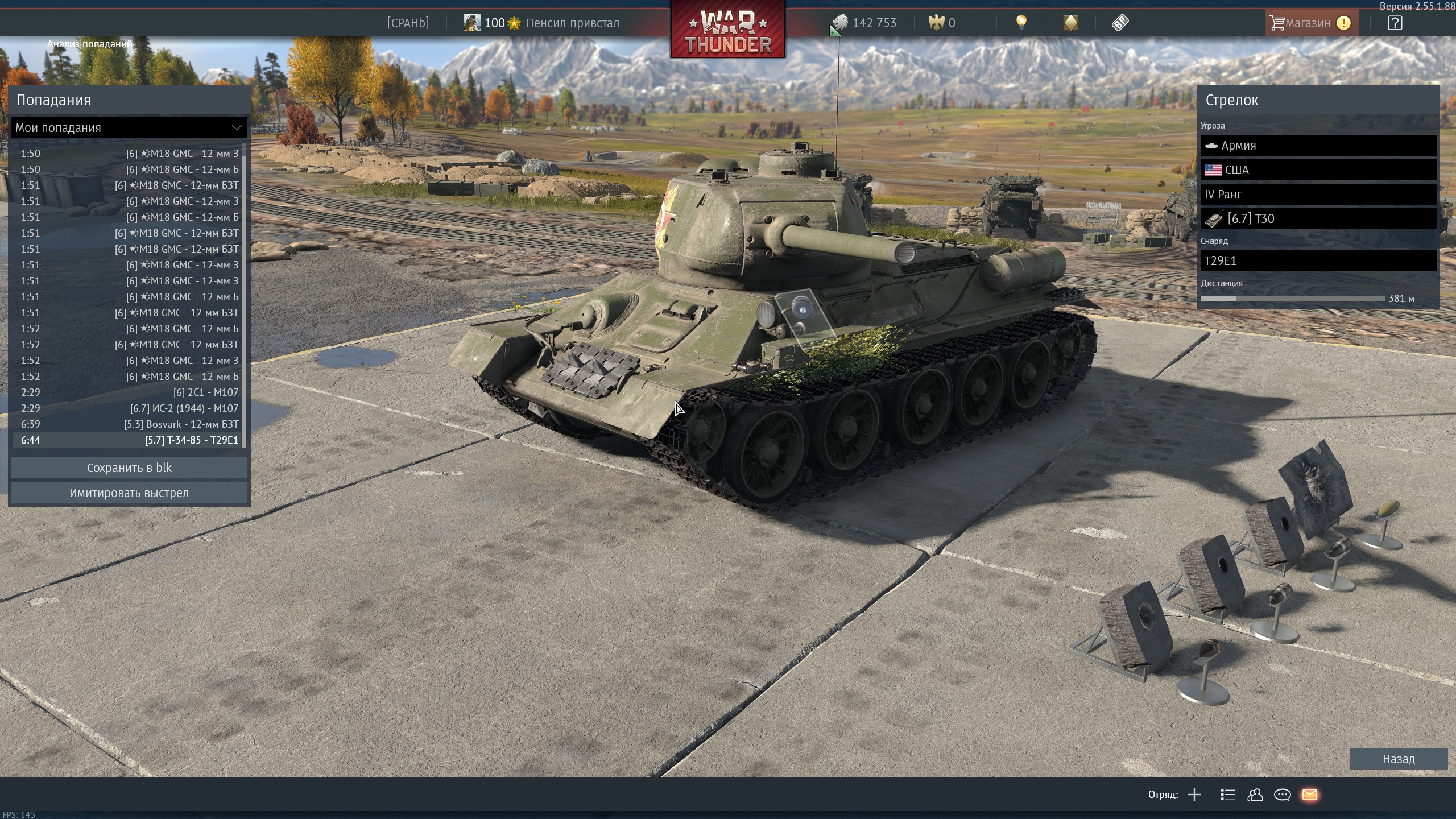This screenshot has height=819, width=1456.
Task: Choose the 6:39 Bosvark hit entry
Action: pos(129,424)
